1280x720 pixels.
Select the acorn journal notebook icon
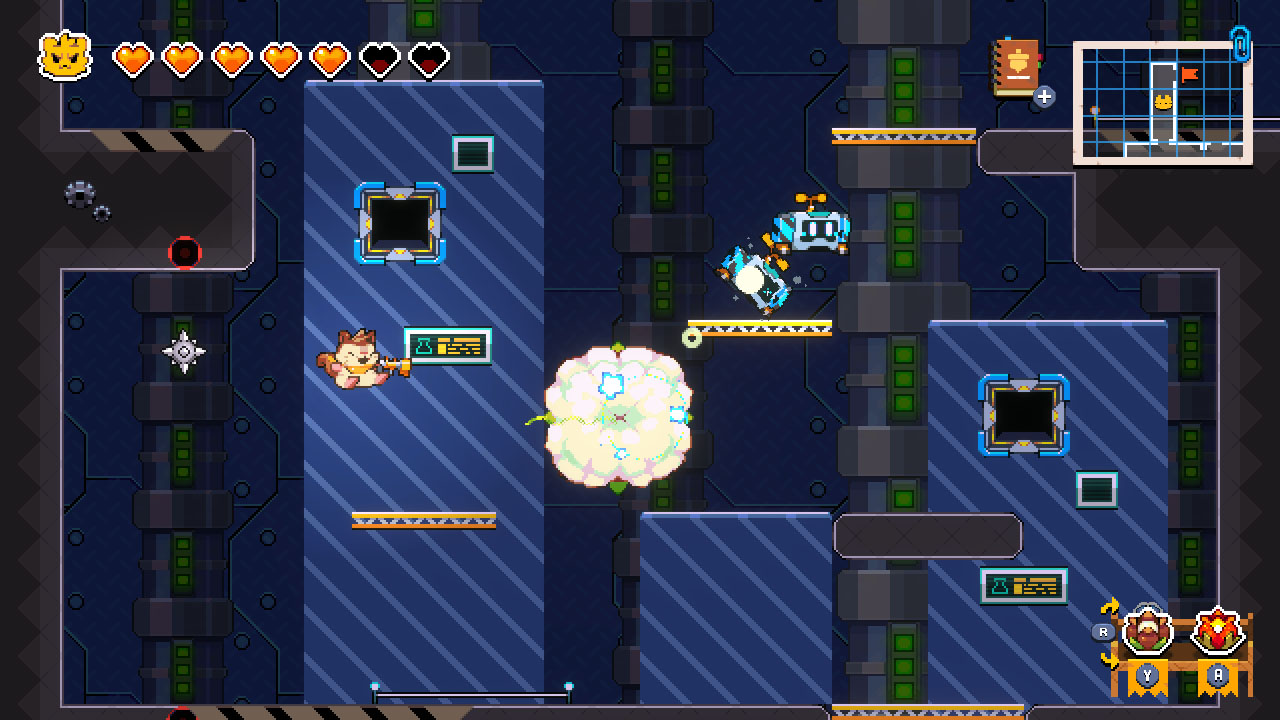click(1014, 66)
